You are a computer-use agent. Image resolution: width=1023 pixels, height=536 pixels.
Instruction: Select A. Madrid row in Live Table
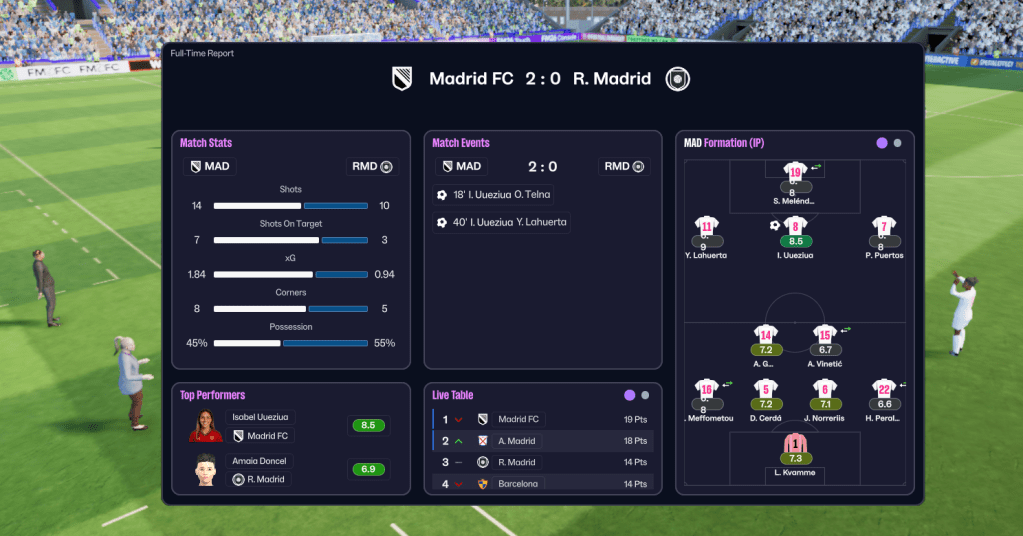point(543,441)
